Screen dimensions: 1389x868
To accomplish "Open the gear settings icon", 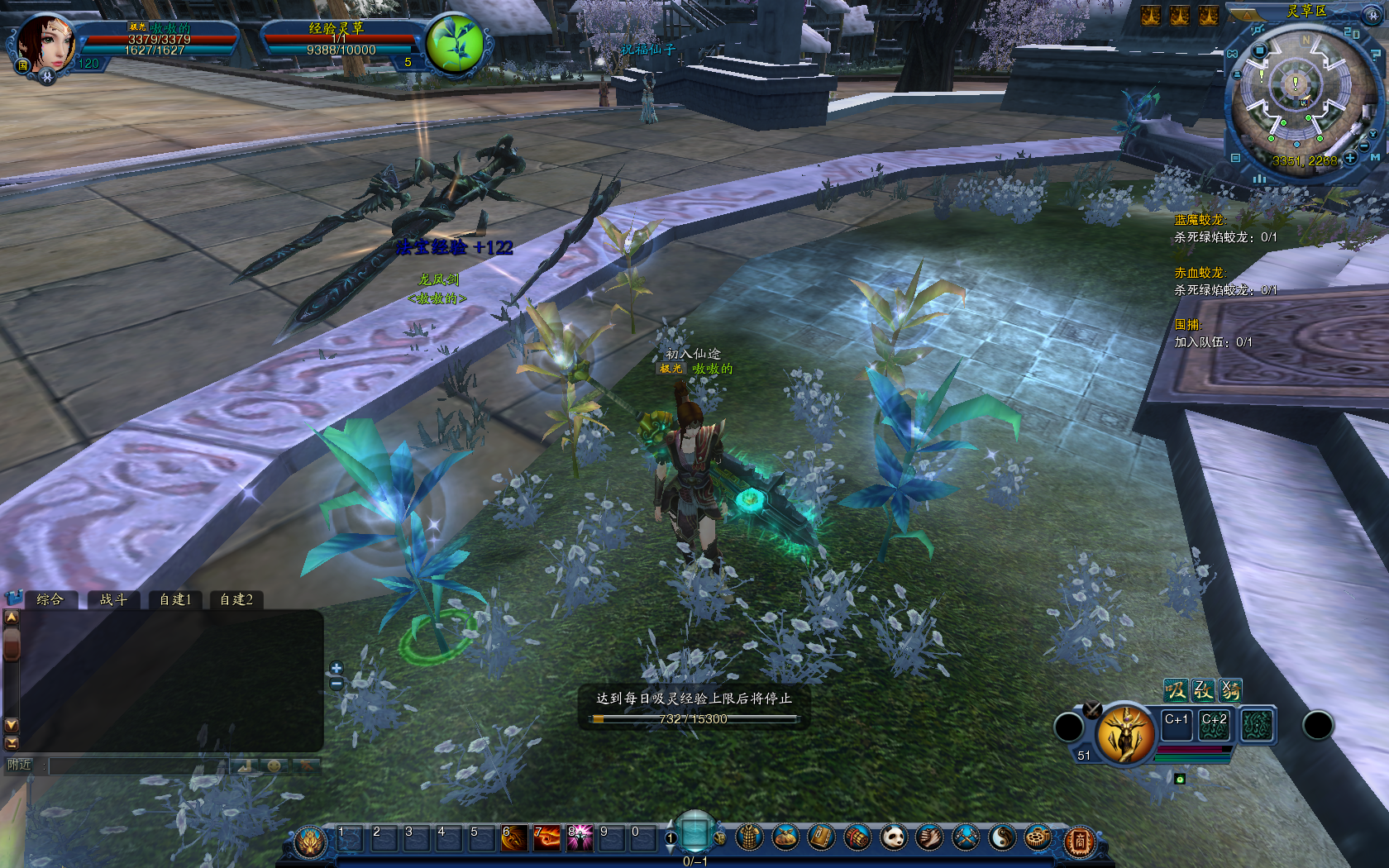I will tap(1038, 838).
